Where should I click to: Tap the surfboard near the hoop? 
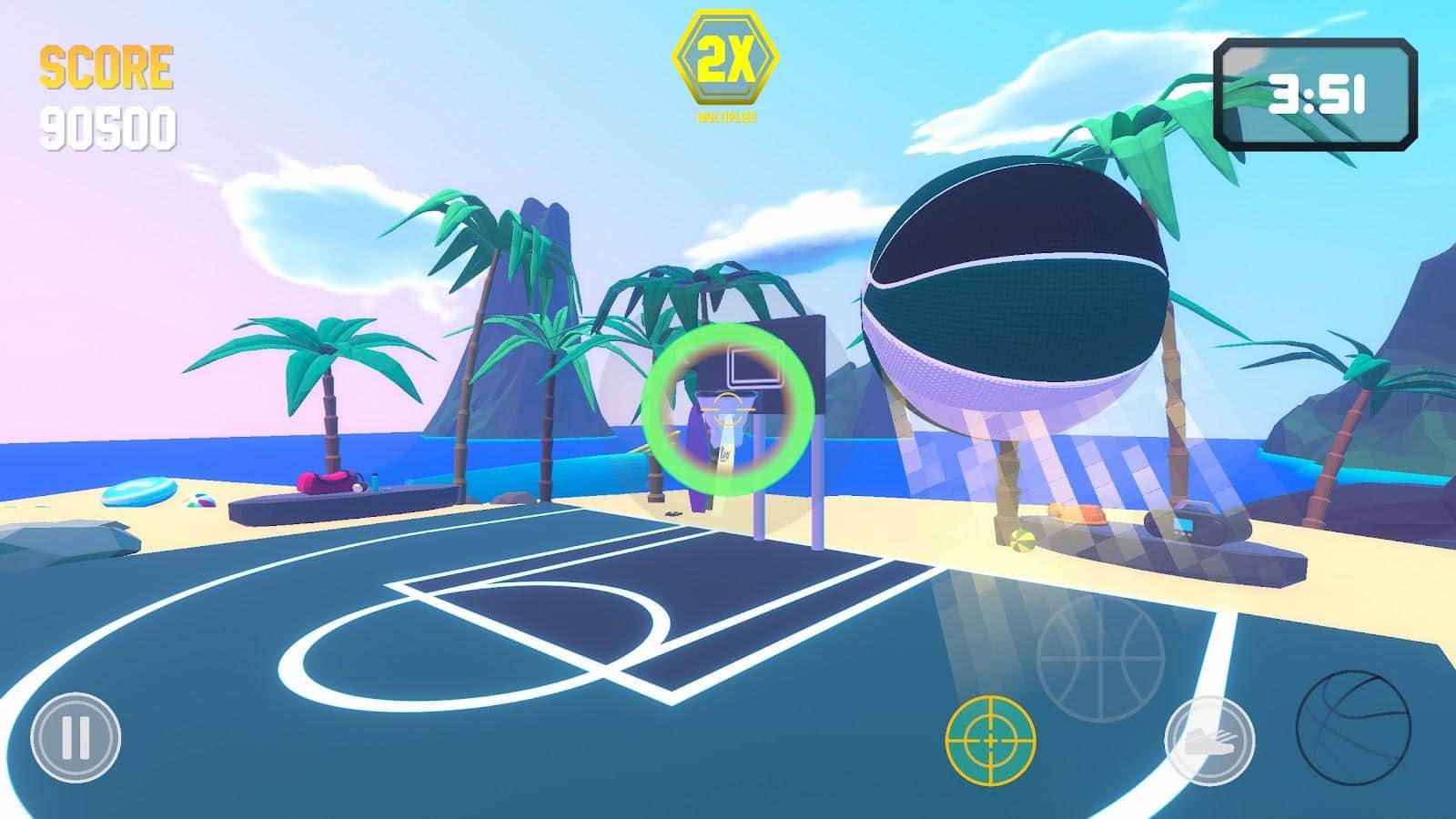697,455
